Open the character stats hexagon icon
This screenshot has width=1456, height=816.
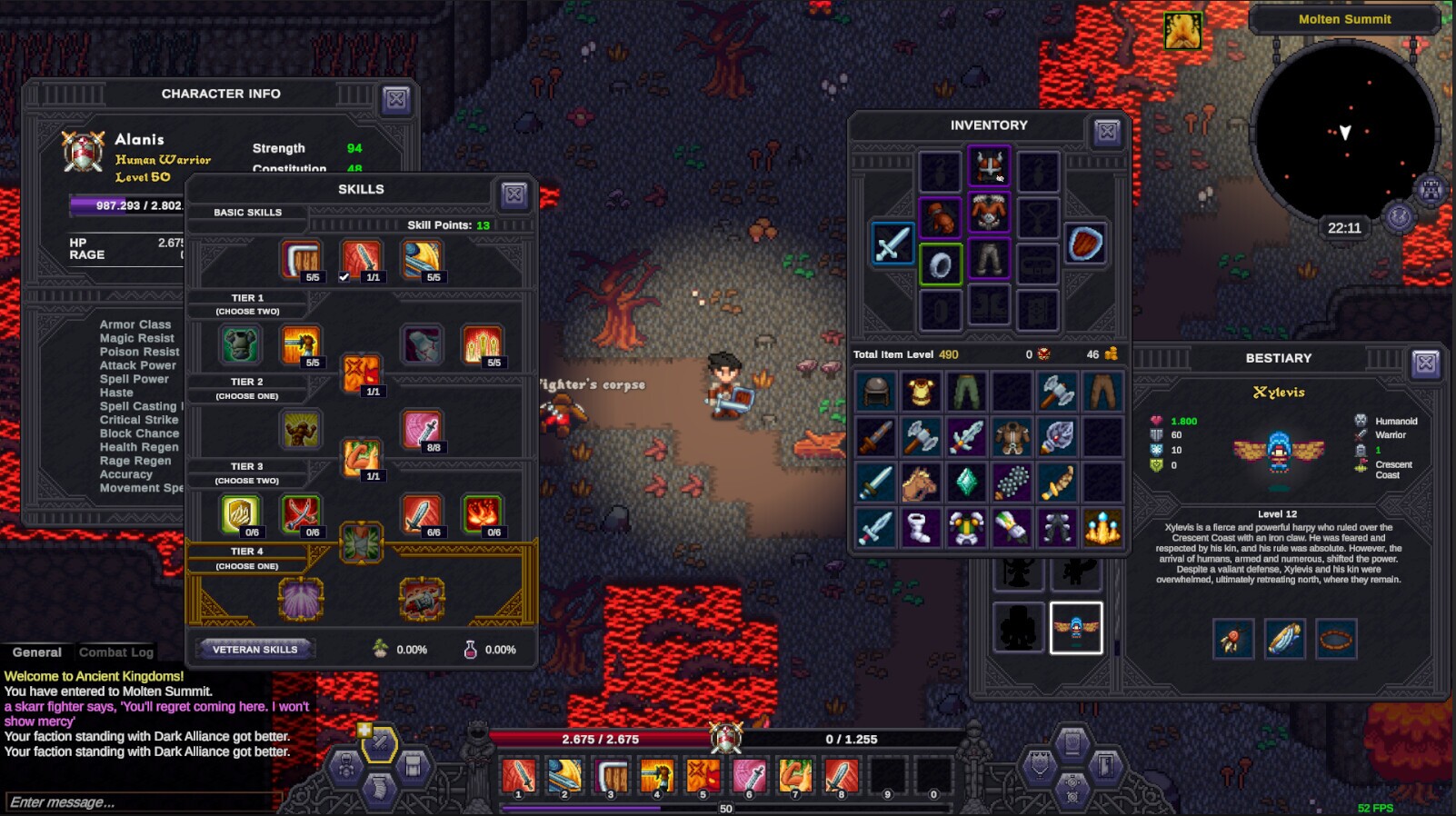346,768
